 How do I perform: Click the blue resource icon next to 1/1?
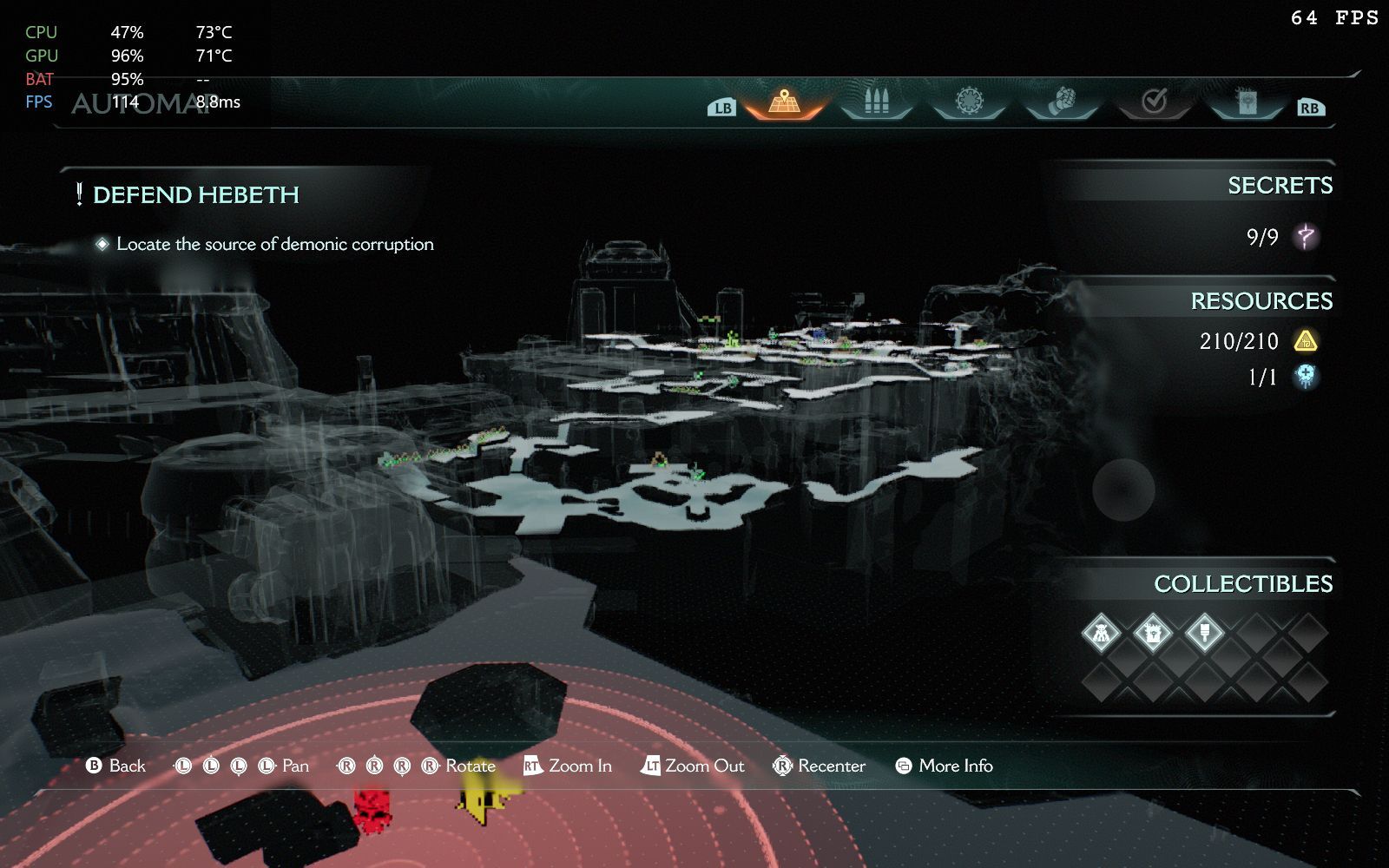coord(1305,376)
